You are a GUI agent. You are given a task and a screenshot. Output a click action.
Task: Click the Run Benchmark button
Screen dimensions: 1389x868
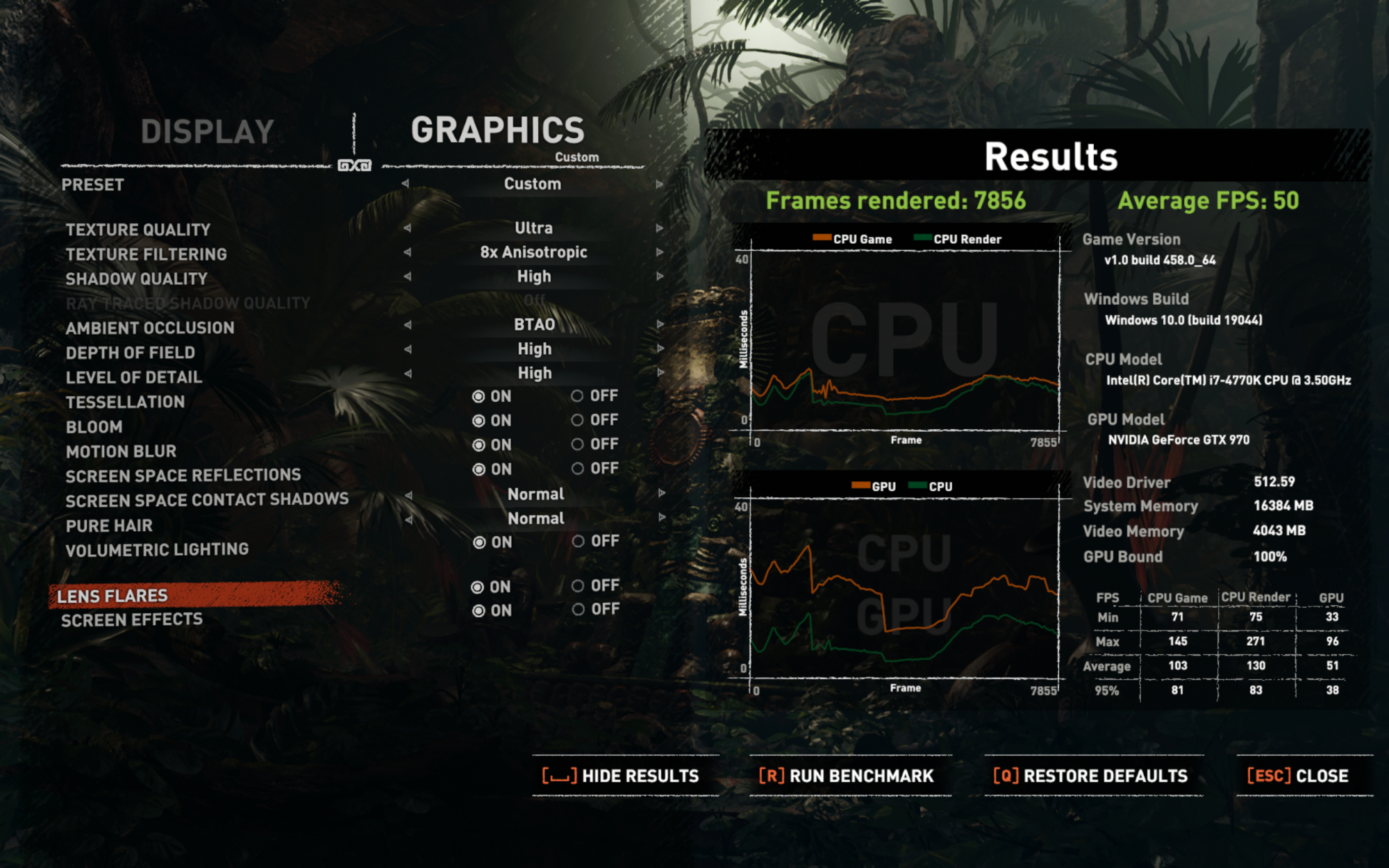click(x=858, y=776)
